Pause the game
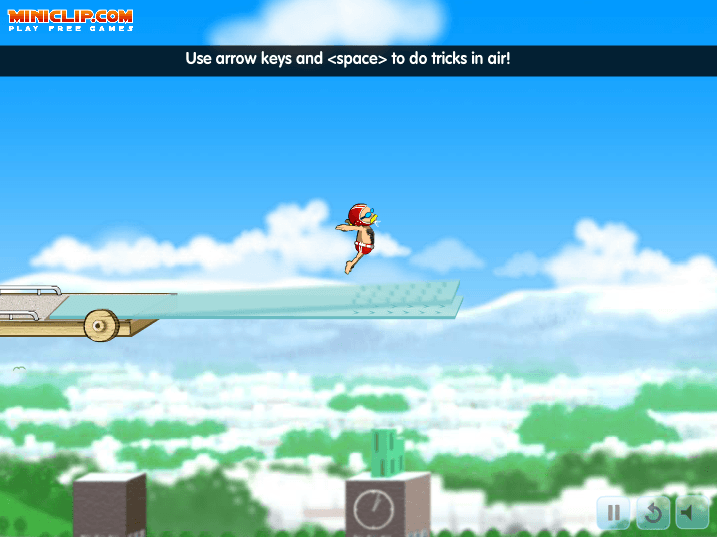This screenshot has height=537, width=717. [x=613, y=513]
